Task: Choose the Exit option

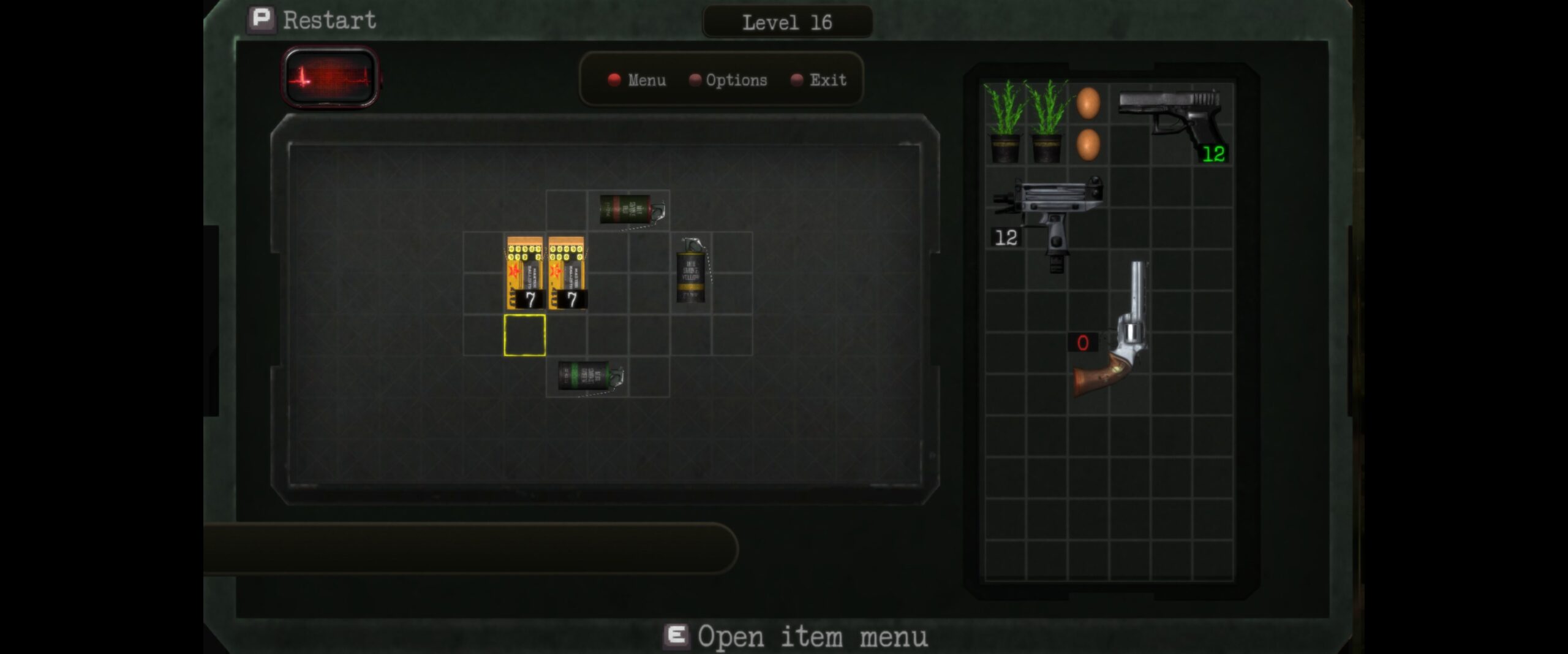Action: click(820, 80)
